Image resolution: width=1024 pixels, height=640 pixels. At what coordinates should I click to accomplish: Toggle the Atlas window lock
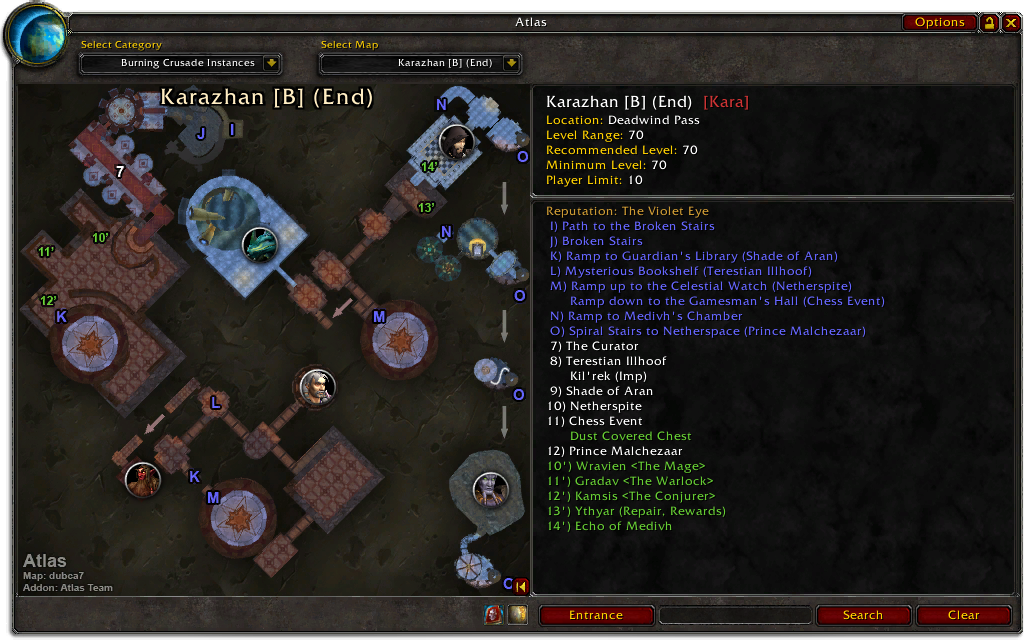pos(989,22)
